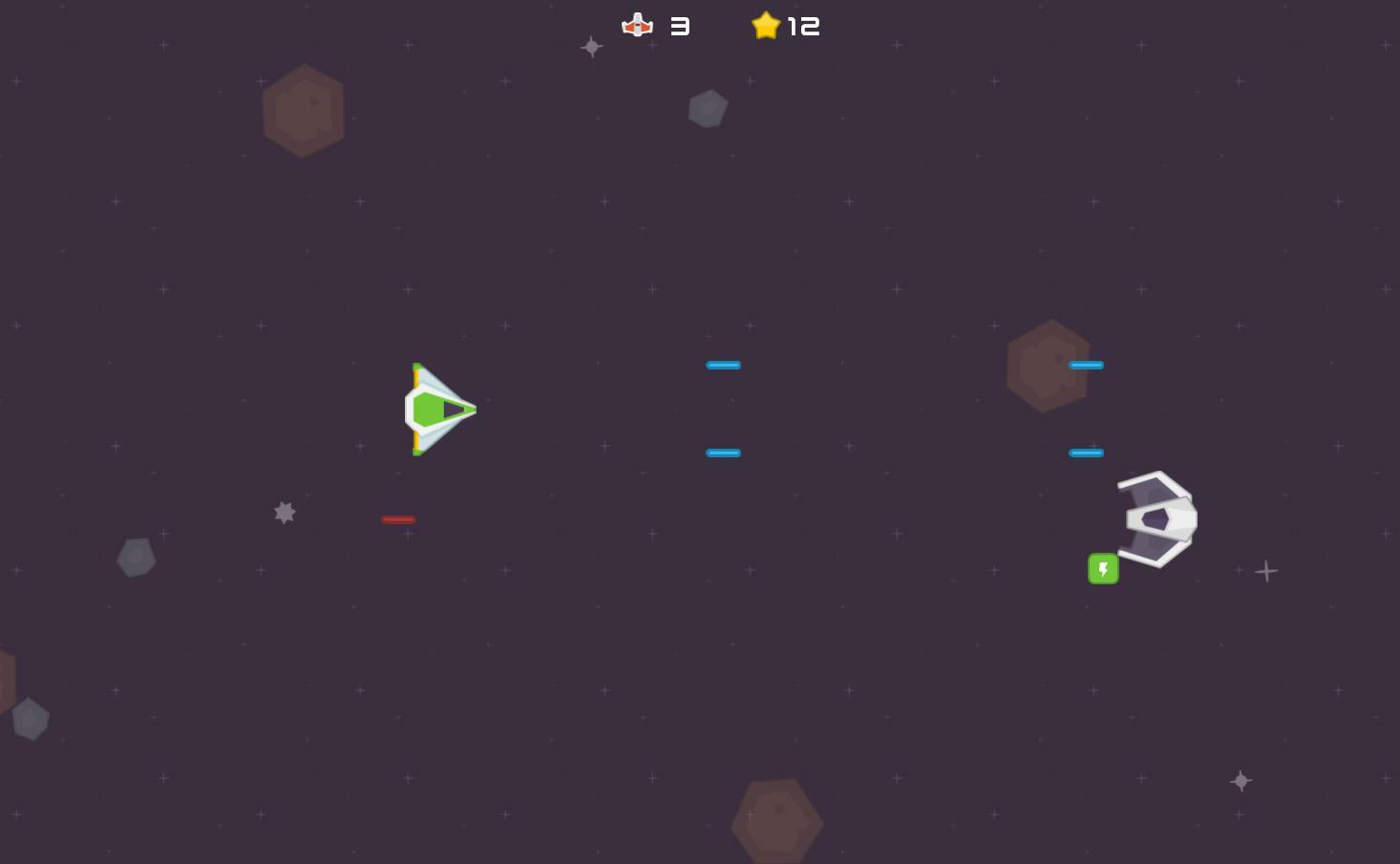Click the gray pentagon asteroid bottom left corner

coord(30,719)
